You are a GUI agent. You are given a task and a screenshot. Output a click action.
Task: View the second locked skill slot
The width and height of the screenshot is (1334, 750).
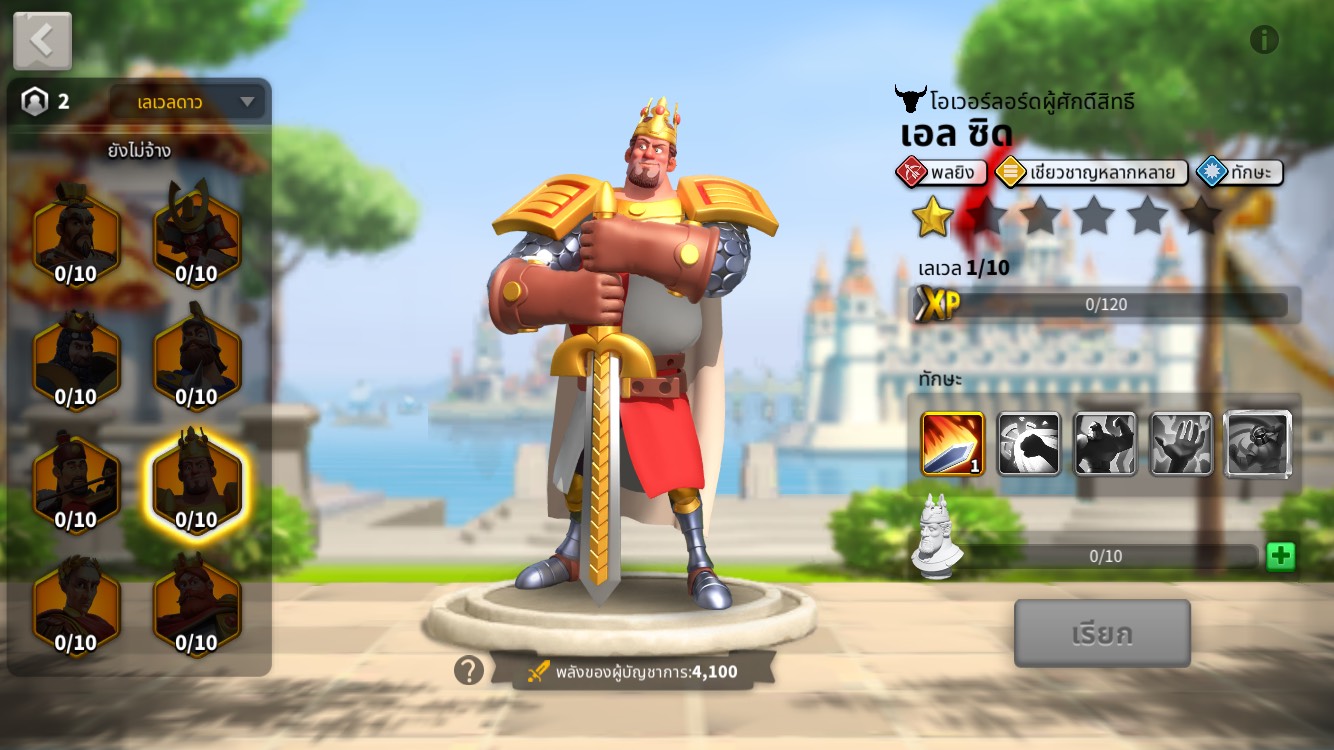pos(1029,443)
